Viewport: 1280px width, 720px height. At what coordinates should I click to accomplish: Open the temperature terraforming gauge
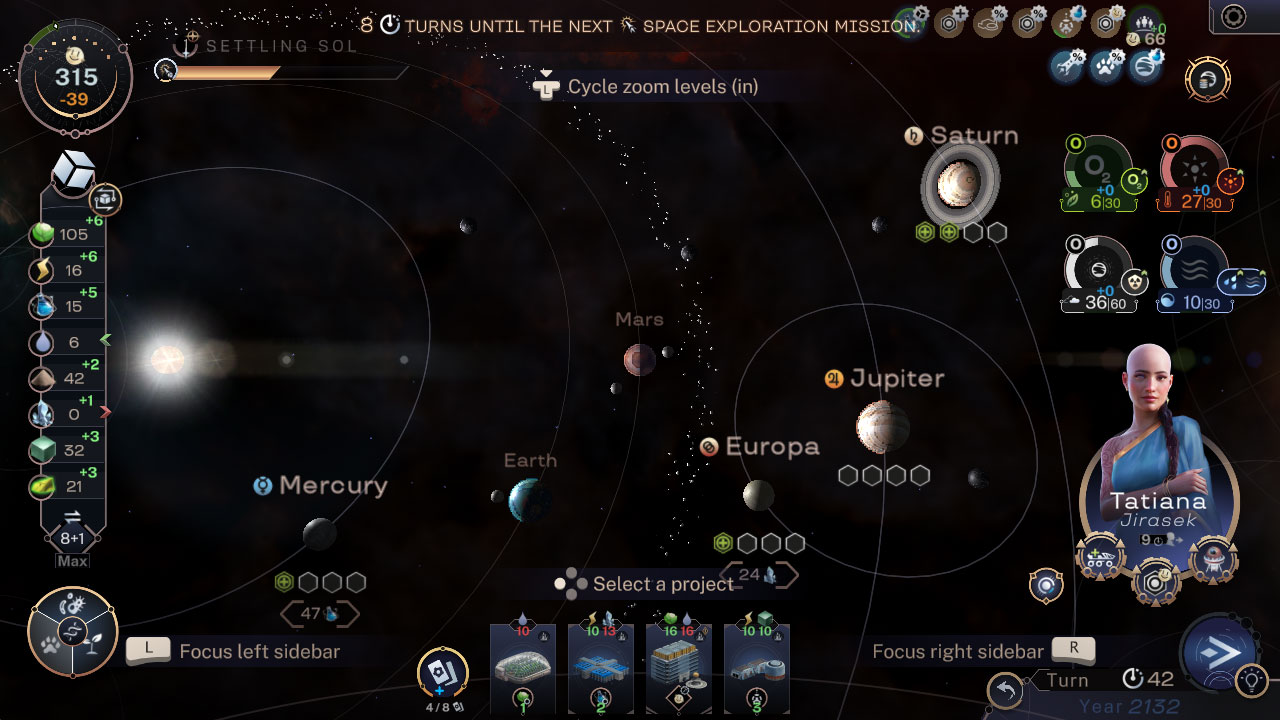(1195, 172)
